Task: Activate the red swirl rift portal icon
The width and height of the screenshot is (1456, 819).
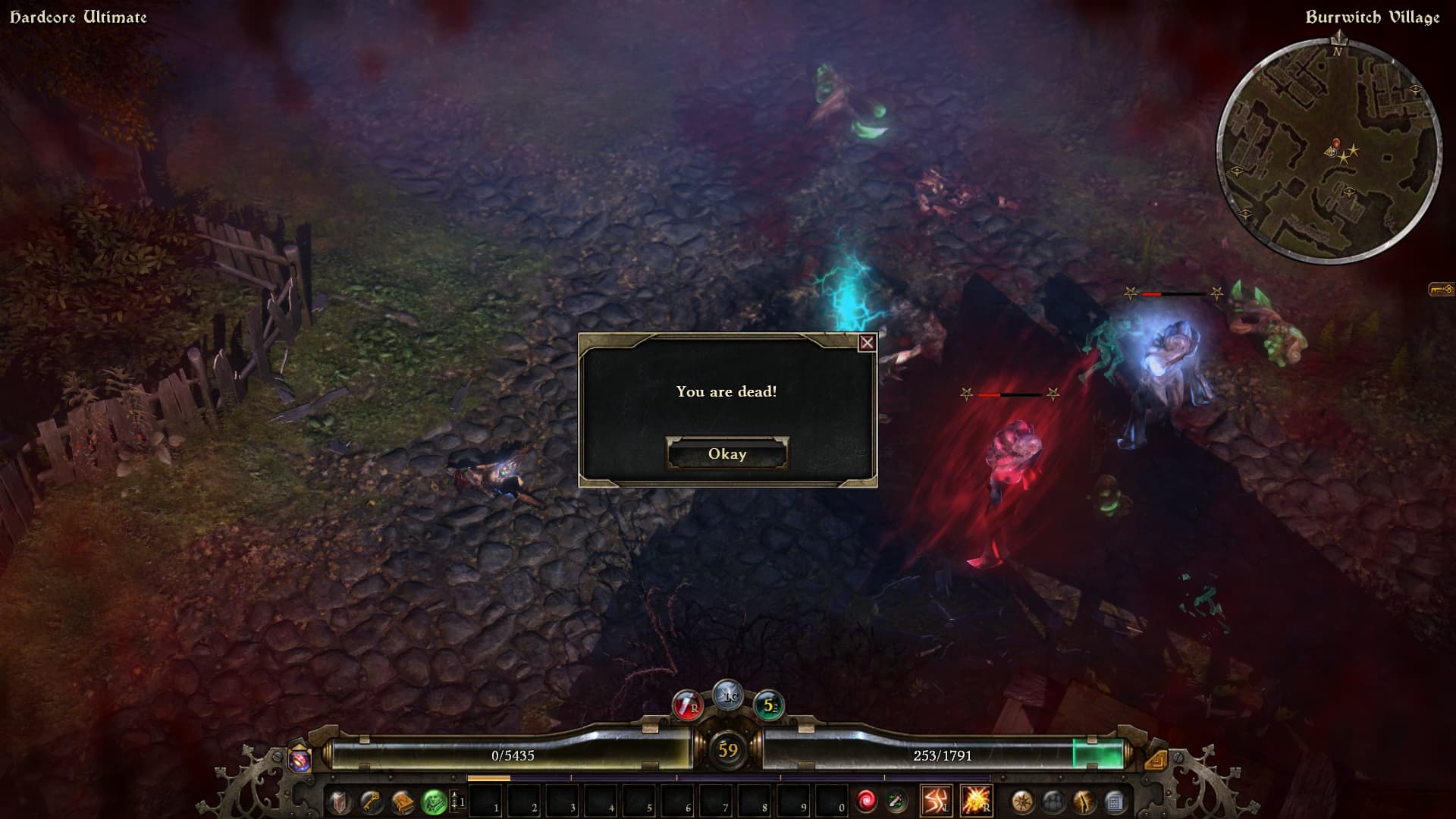Action: coord(866,801)
